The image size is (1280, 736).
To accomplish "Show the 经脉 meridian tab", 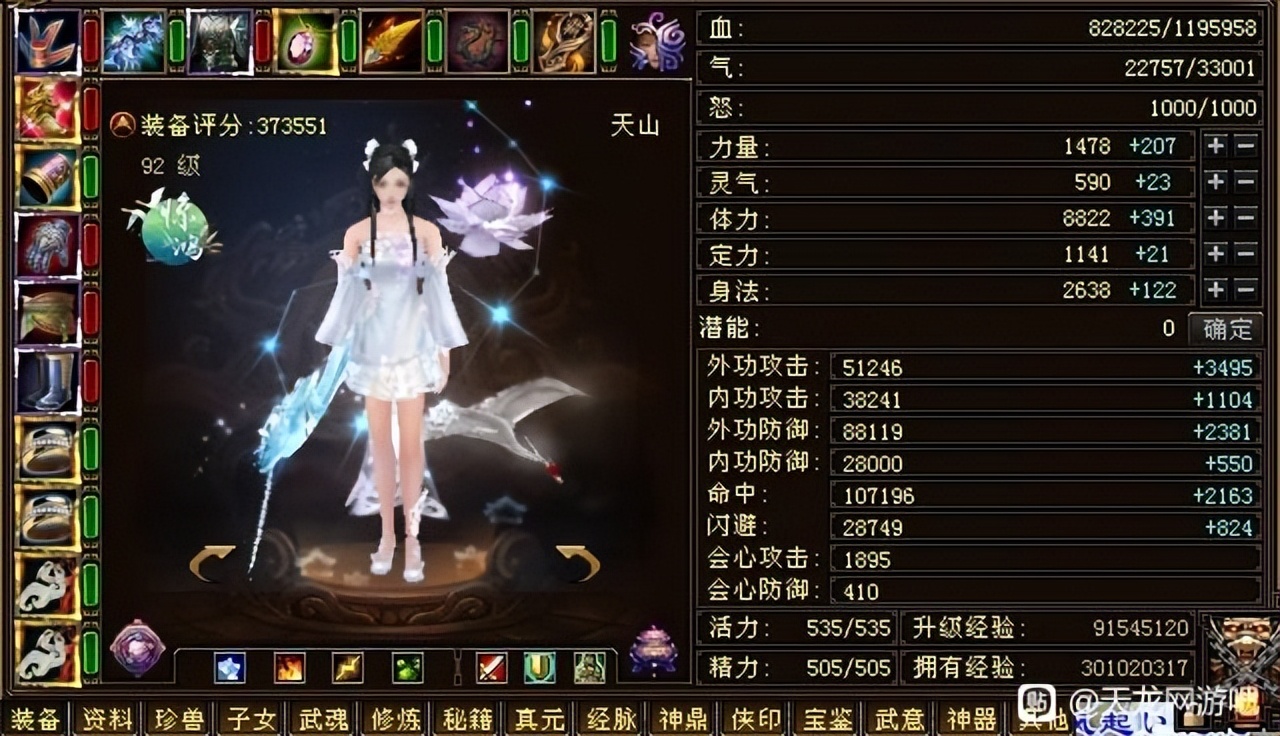I will click(x=612, y=719).
